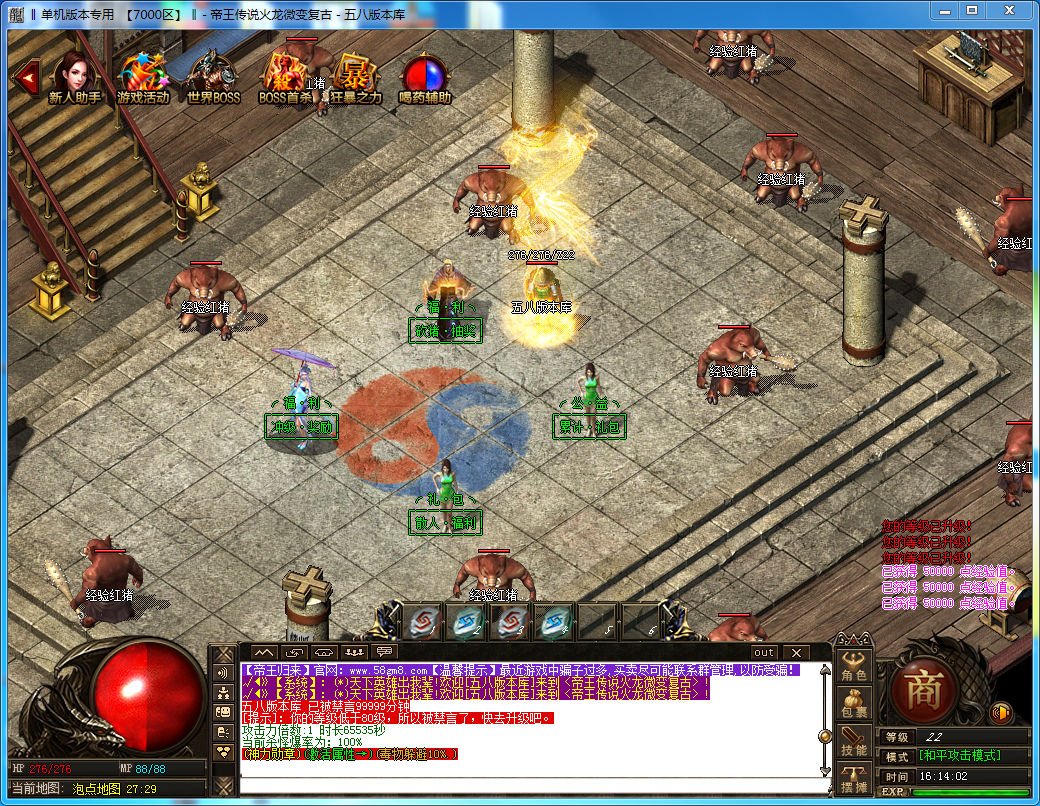Use the hotbar slot 2 blue swirl item
The height and width of the screenshot is (806, 1040).
(468, 622)
